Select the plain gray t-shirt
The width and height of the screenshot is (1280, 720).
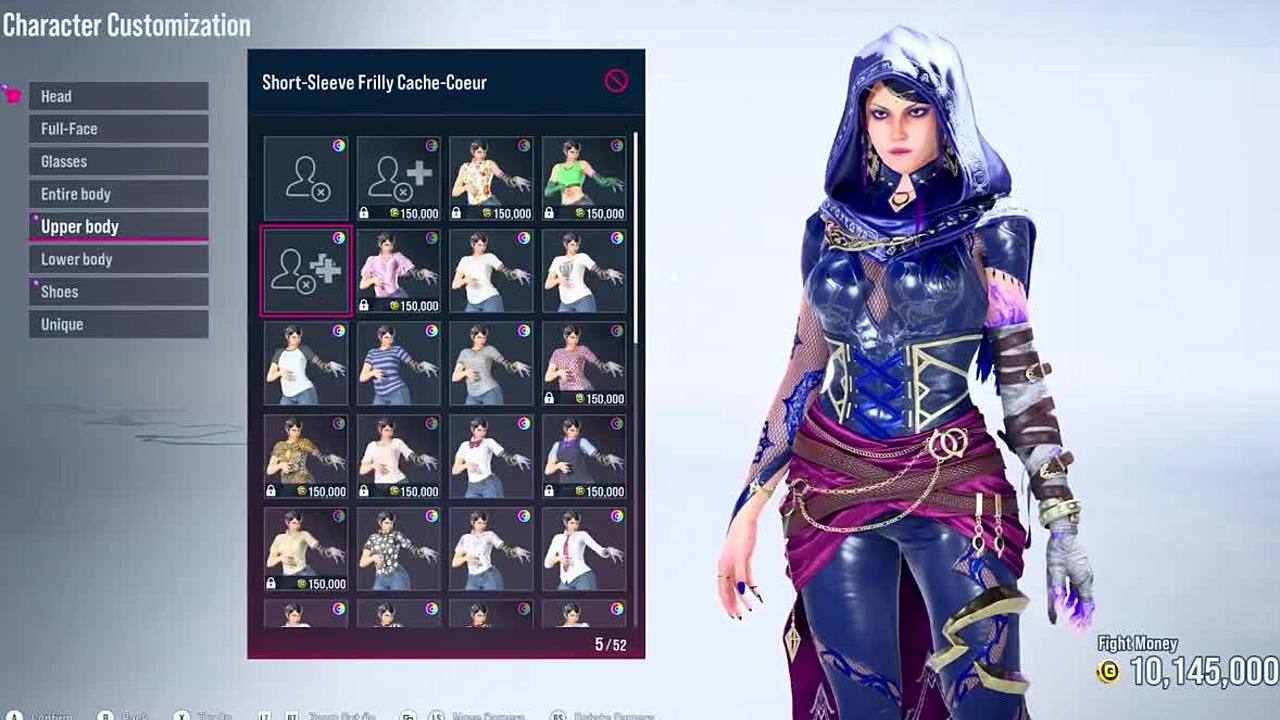click(x=491, y=363)
